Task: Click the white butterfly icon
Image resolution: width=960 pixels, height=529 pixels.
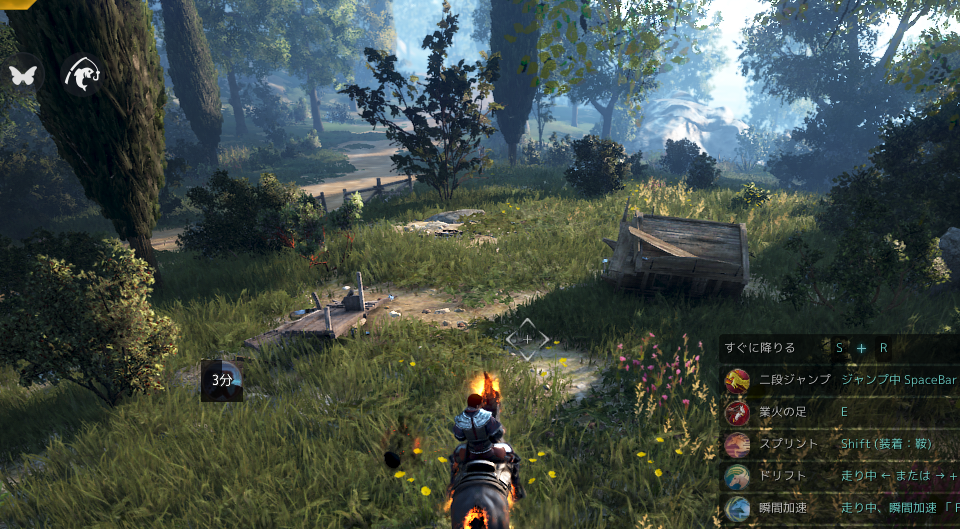Action: coord(22,73)
